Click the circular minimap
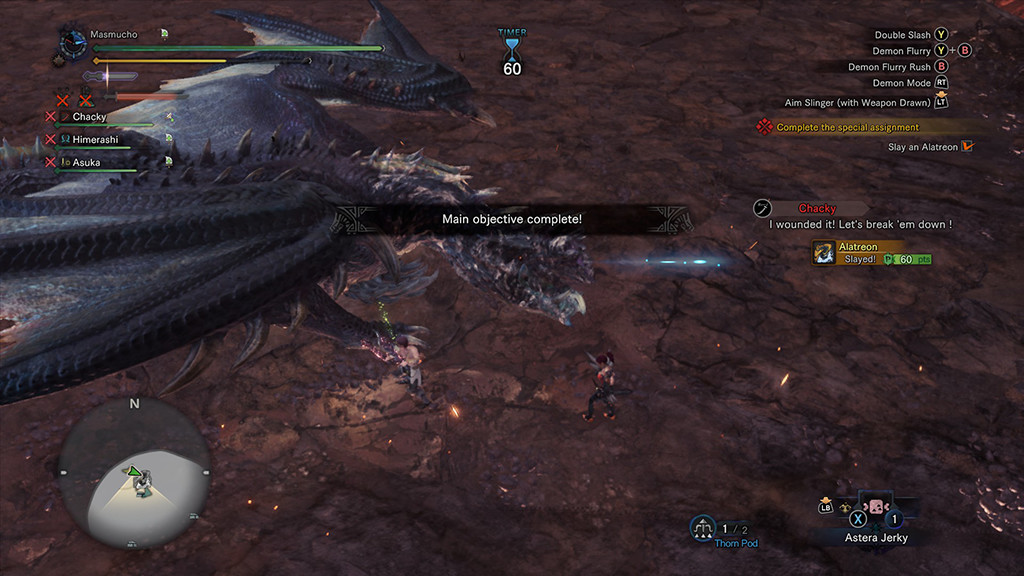Screen dimensions: 1024x576 pos(134,473)
